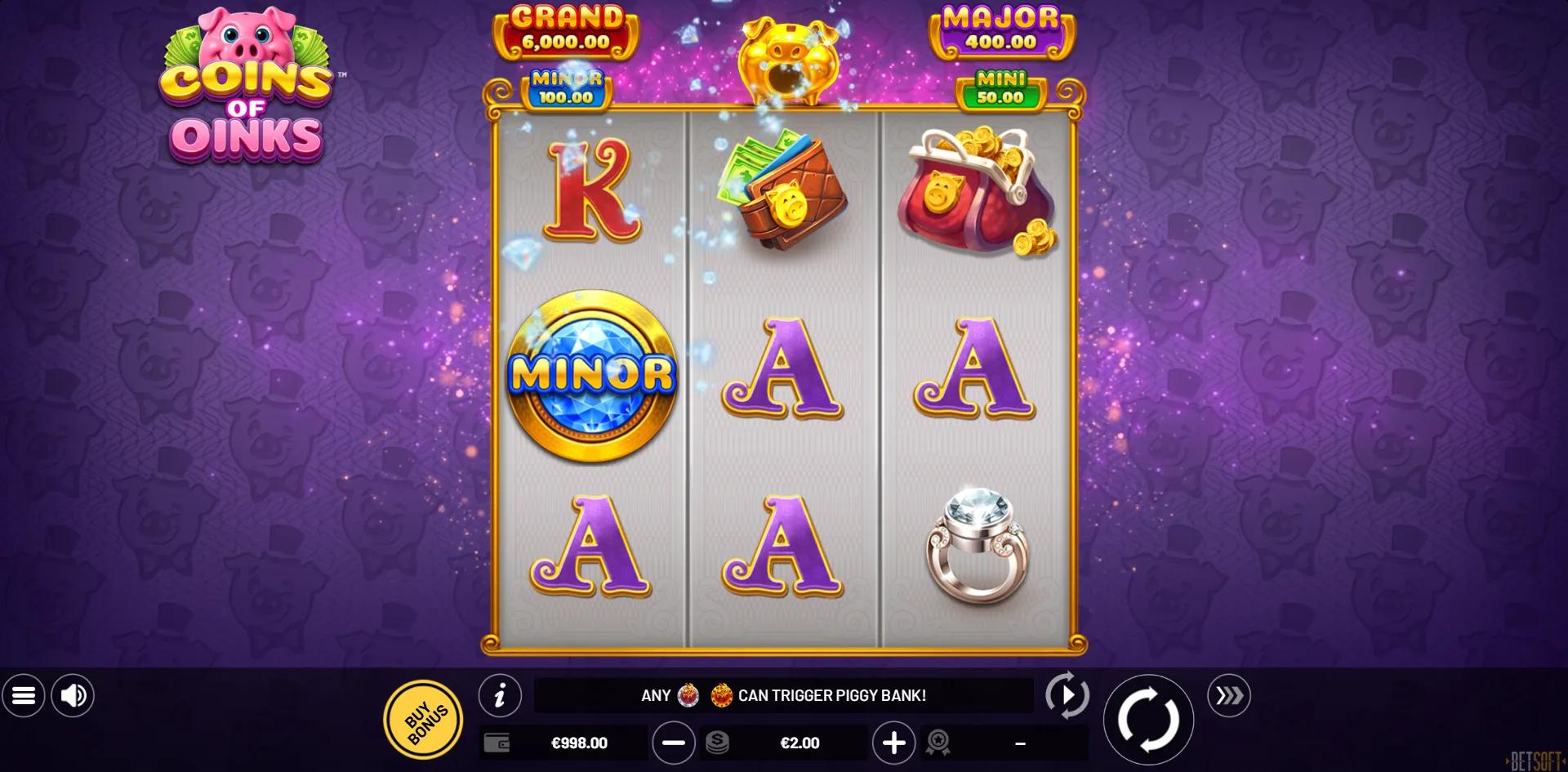Decrease the bet with the minus stepper
Image resolution: width=1568 pixels, height=772 pixels.
pos(674,743)
